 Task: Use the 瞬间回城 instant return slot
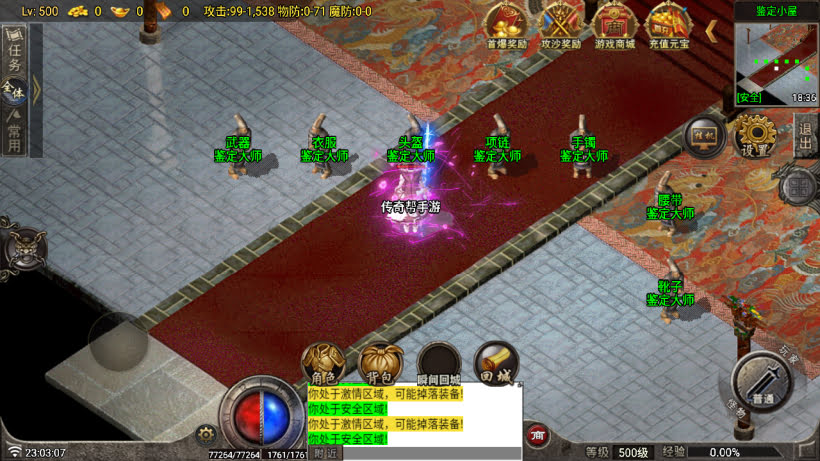[439, 364]
